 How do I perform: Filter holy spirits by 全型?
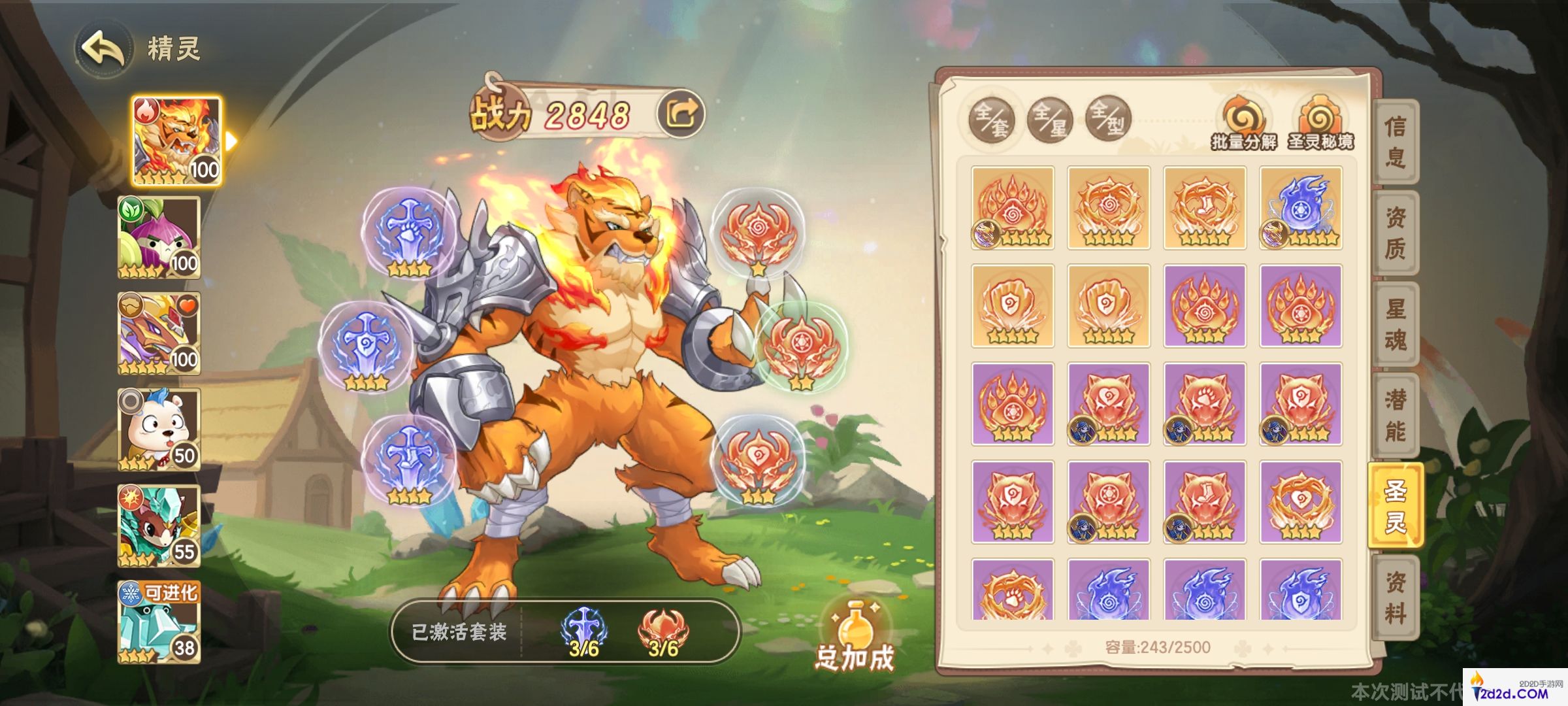tap(1107, 119)
